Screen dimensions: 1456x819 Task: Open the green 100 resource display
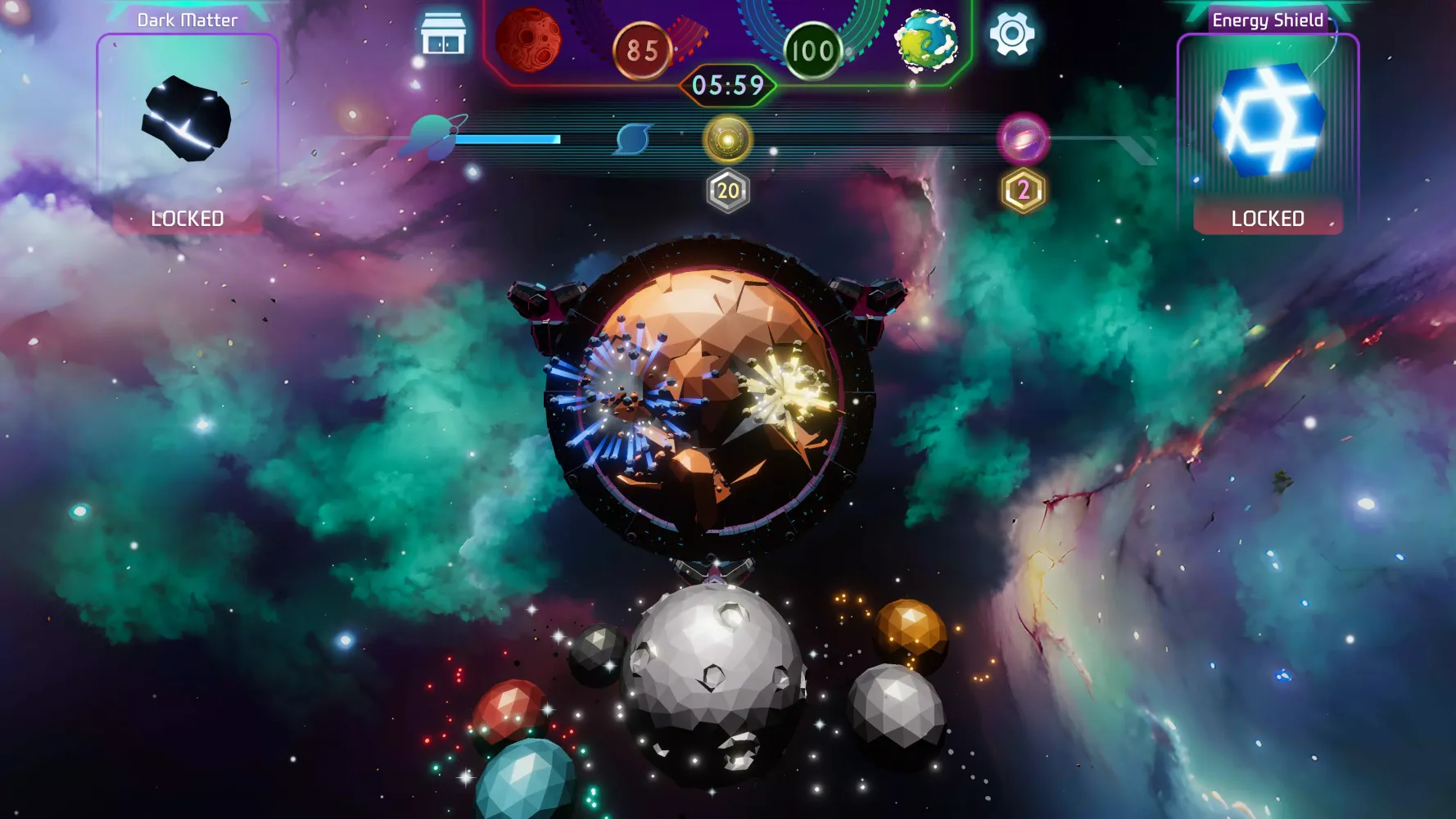click(811, 51)
